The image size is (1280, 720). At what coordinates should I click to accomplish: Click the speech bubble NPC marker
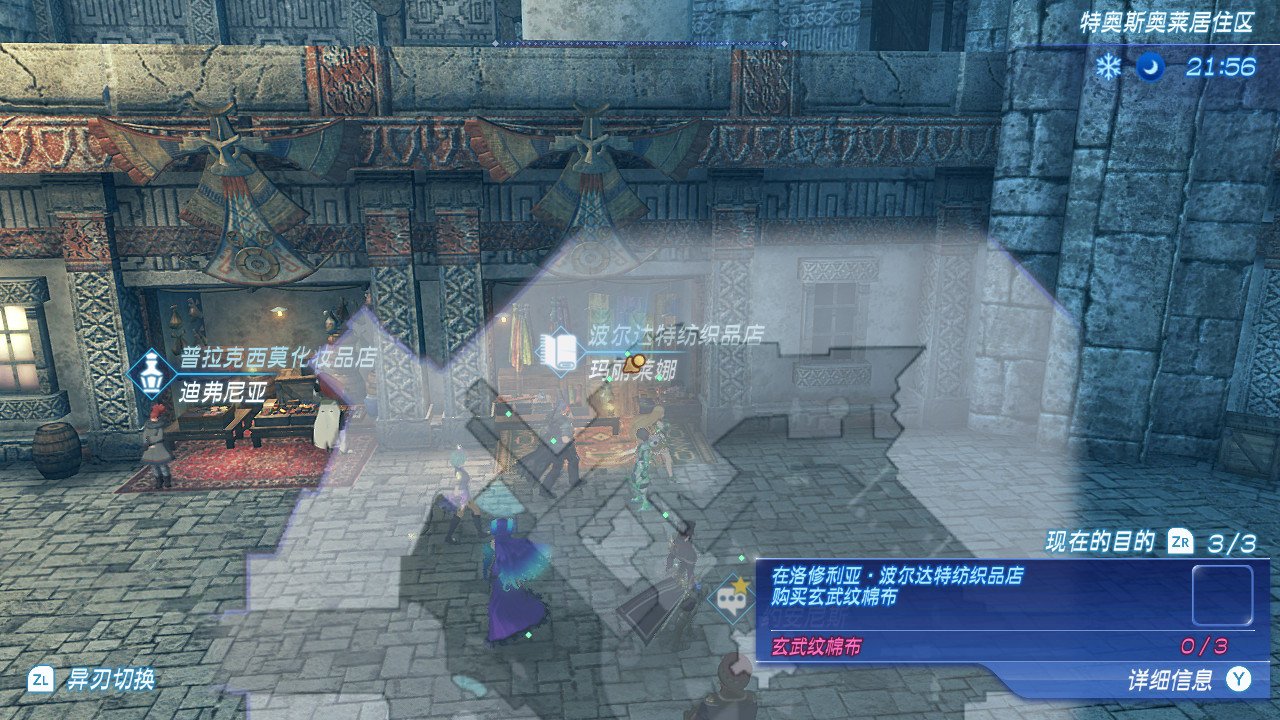click(x=731, y=600)
